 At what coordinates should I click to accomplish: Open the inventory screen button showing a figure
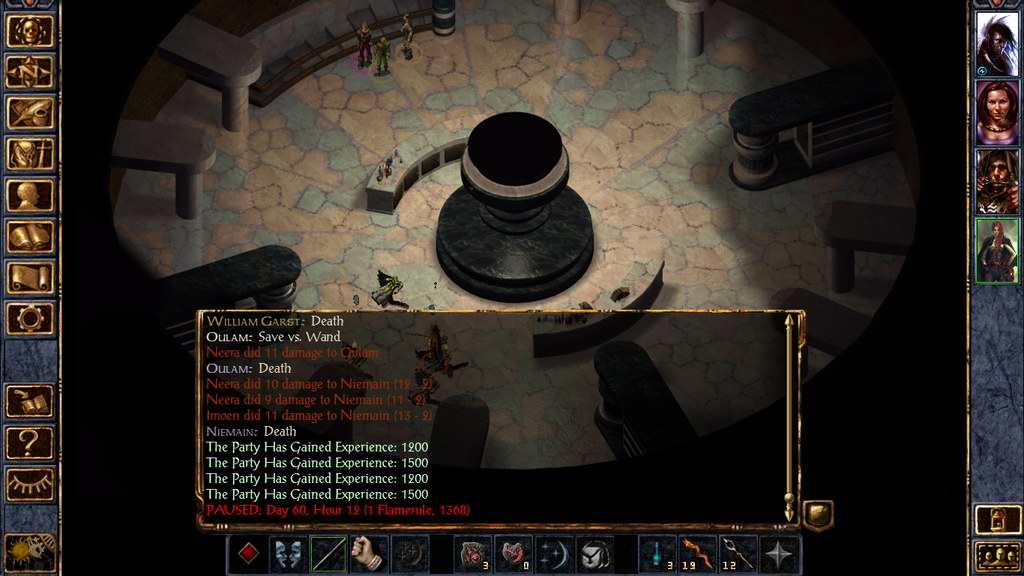[x=30, y=154]
